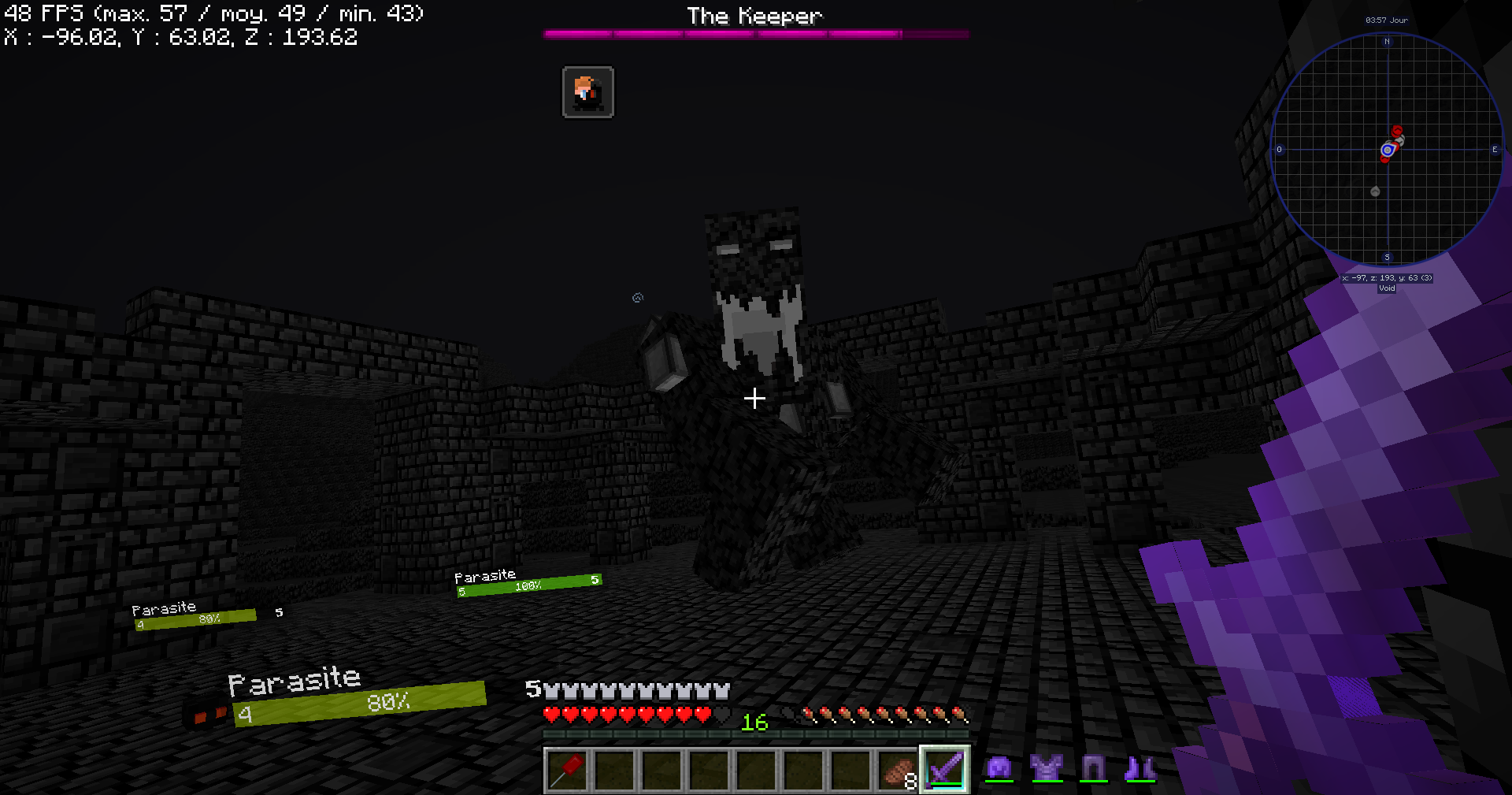
Task: Click the N cardinal marker on the minimap
Action: coord(1388,42)
